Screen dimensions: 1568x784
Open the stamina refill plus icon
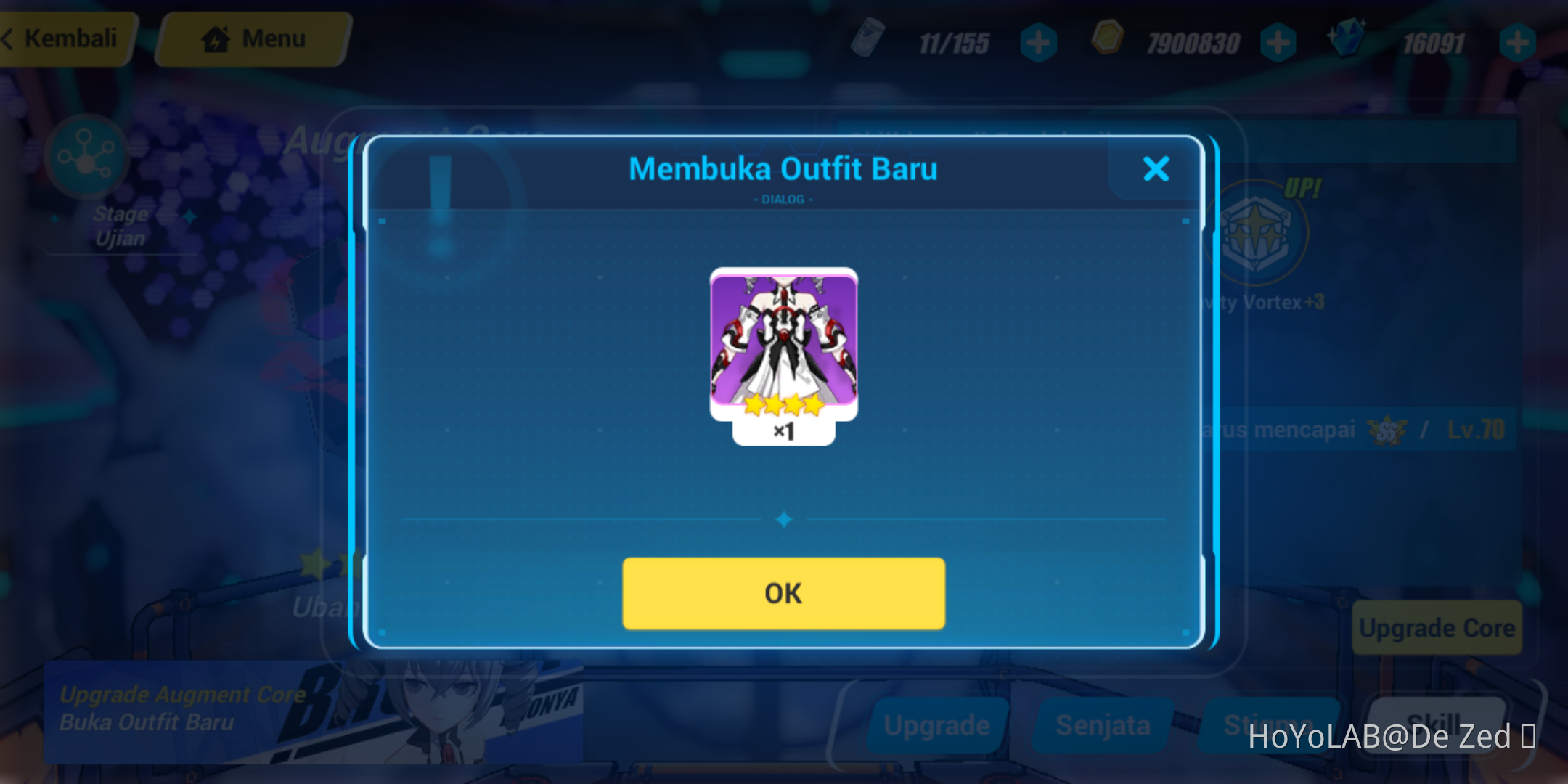pos(1038,41)
